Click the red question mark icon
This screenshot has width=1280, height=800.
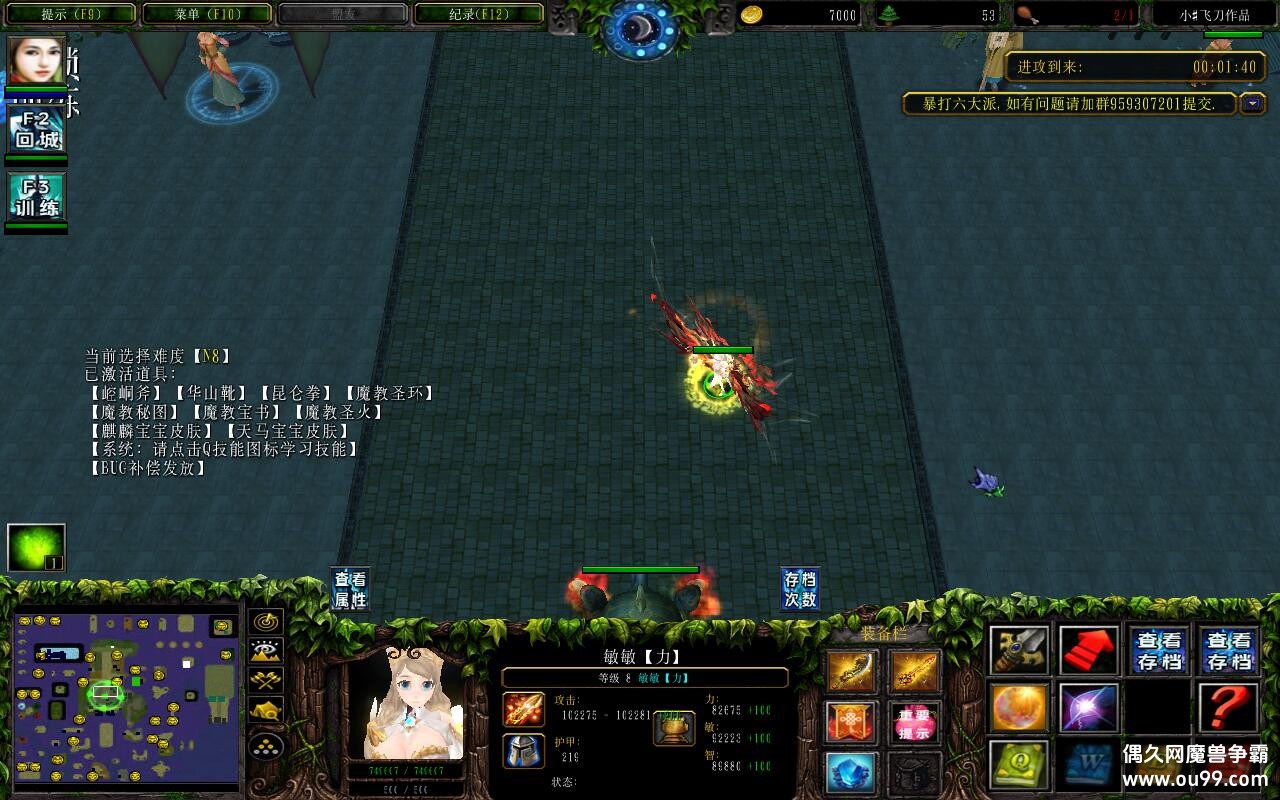[x=1228, y=707]
